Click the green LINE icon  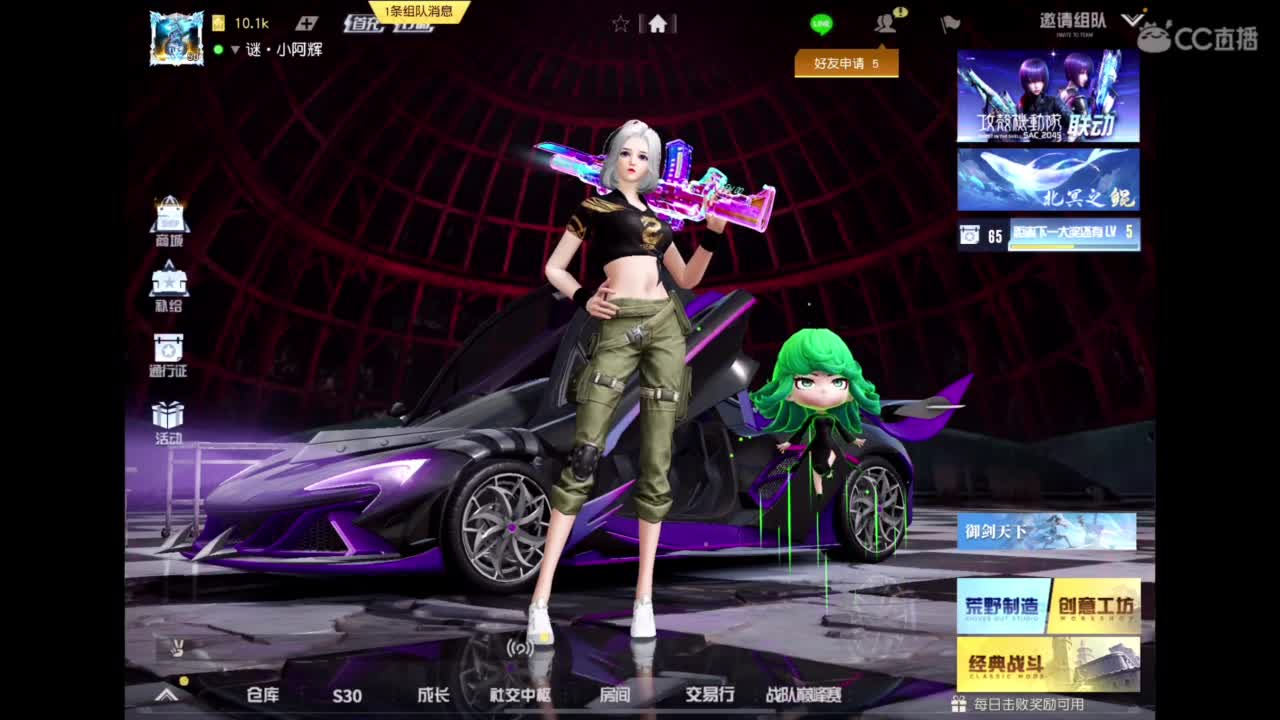click(x=820, y=22)
